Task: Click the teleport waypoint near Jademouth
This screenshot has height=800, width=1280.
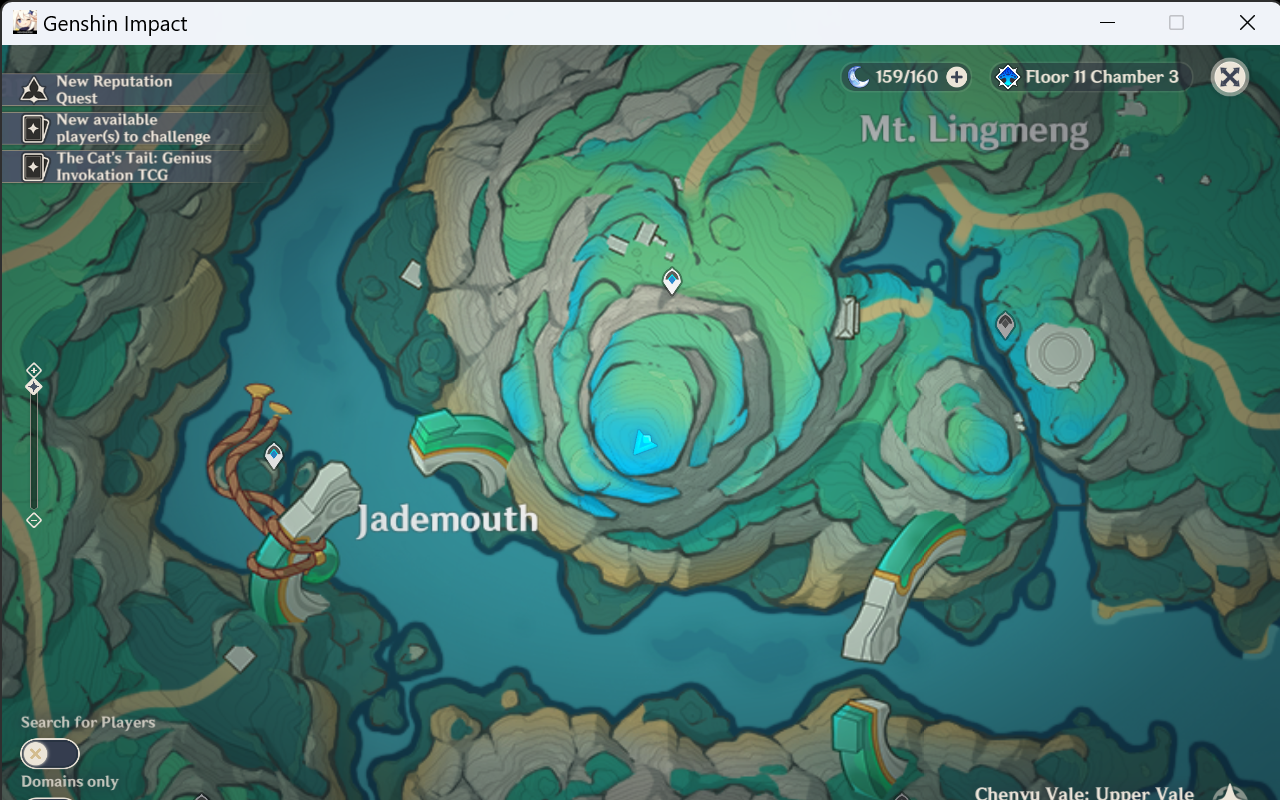Action: (x=272, y=455)
